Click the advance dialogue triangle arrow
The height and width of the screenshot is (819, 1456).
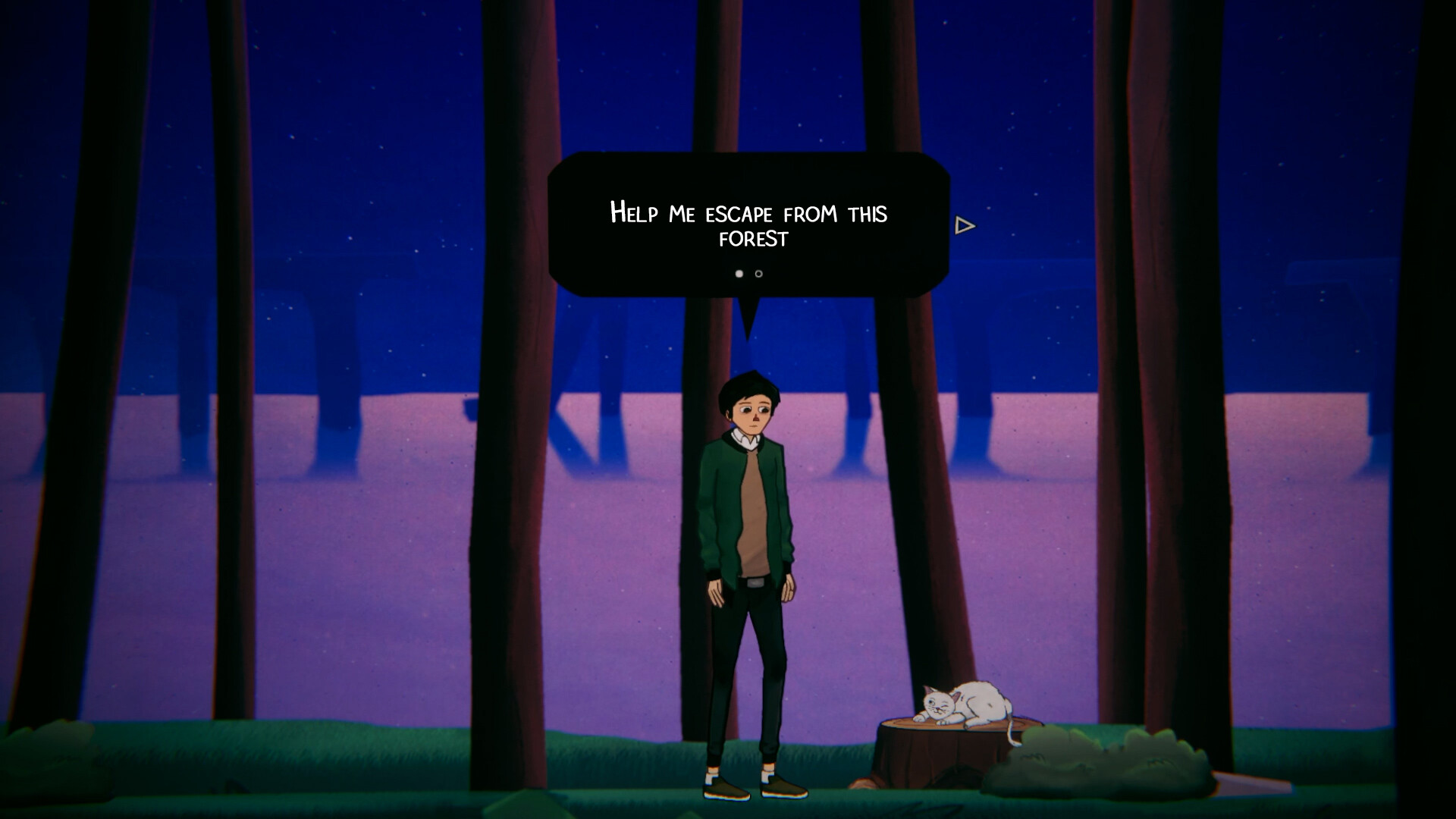click(963, 225)
